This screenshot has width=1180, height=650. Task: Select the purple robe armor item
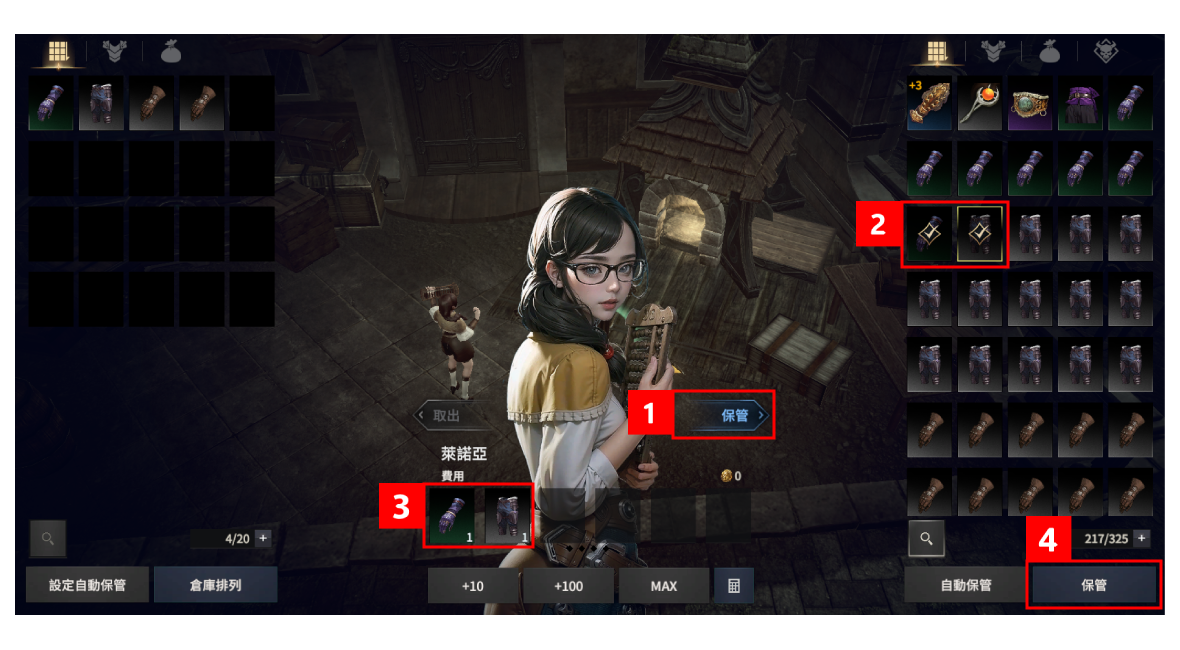coord(1081,104)
